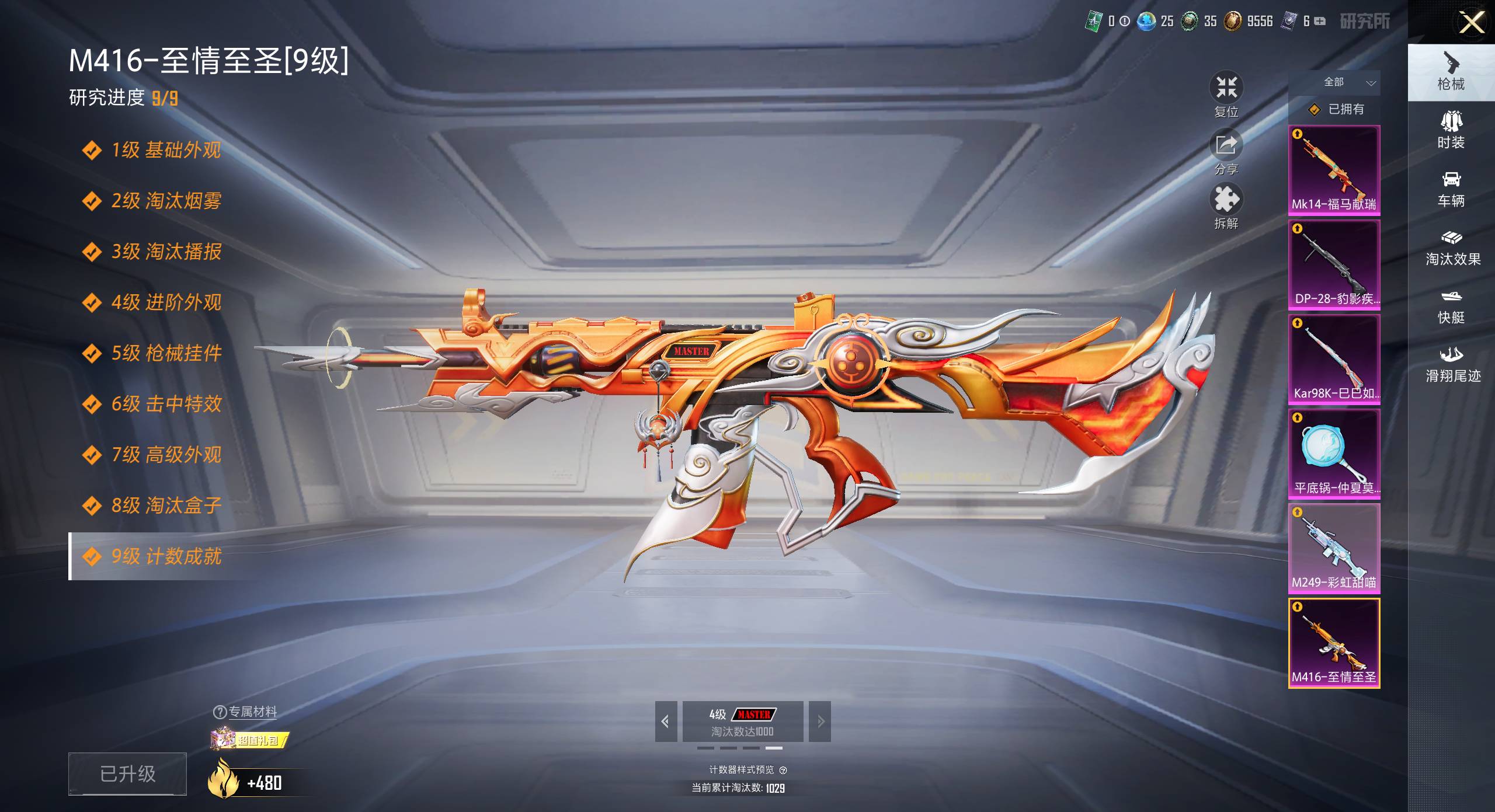The image size is (1495, 812).
Task: Select the Mk14-福马献瑞 skin thumbnail
Action: (1334, 170)
